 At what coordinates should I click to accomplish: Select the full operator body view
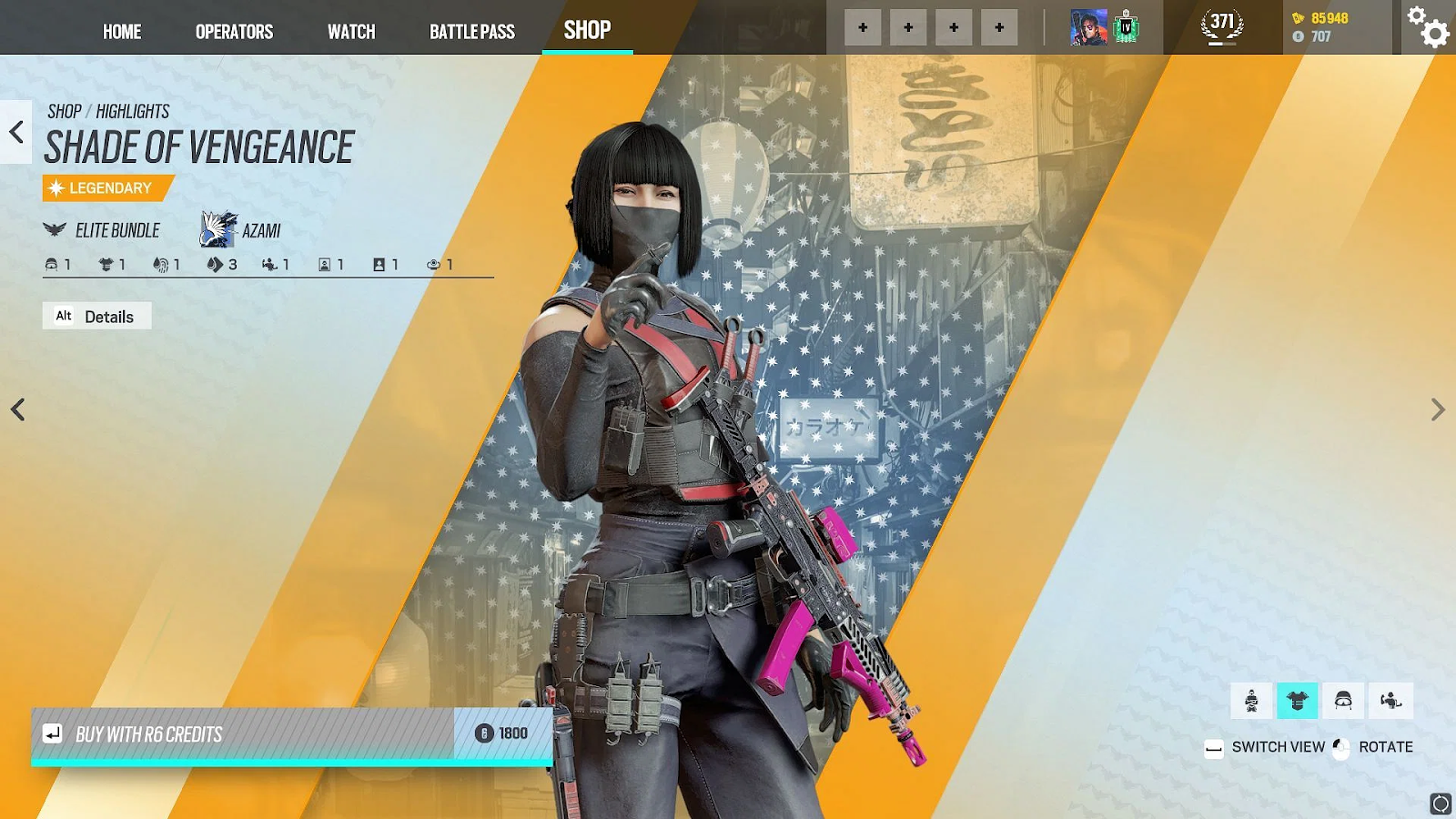pos(1251,701)
